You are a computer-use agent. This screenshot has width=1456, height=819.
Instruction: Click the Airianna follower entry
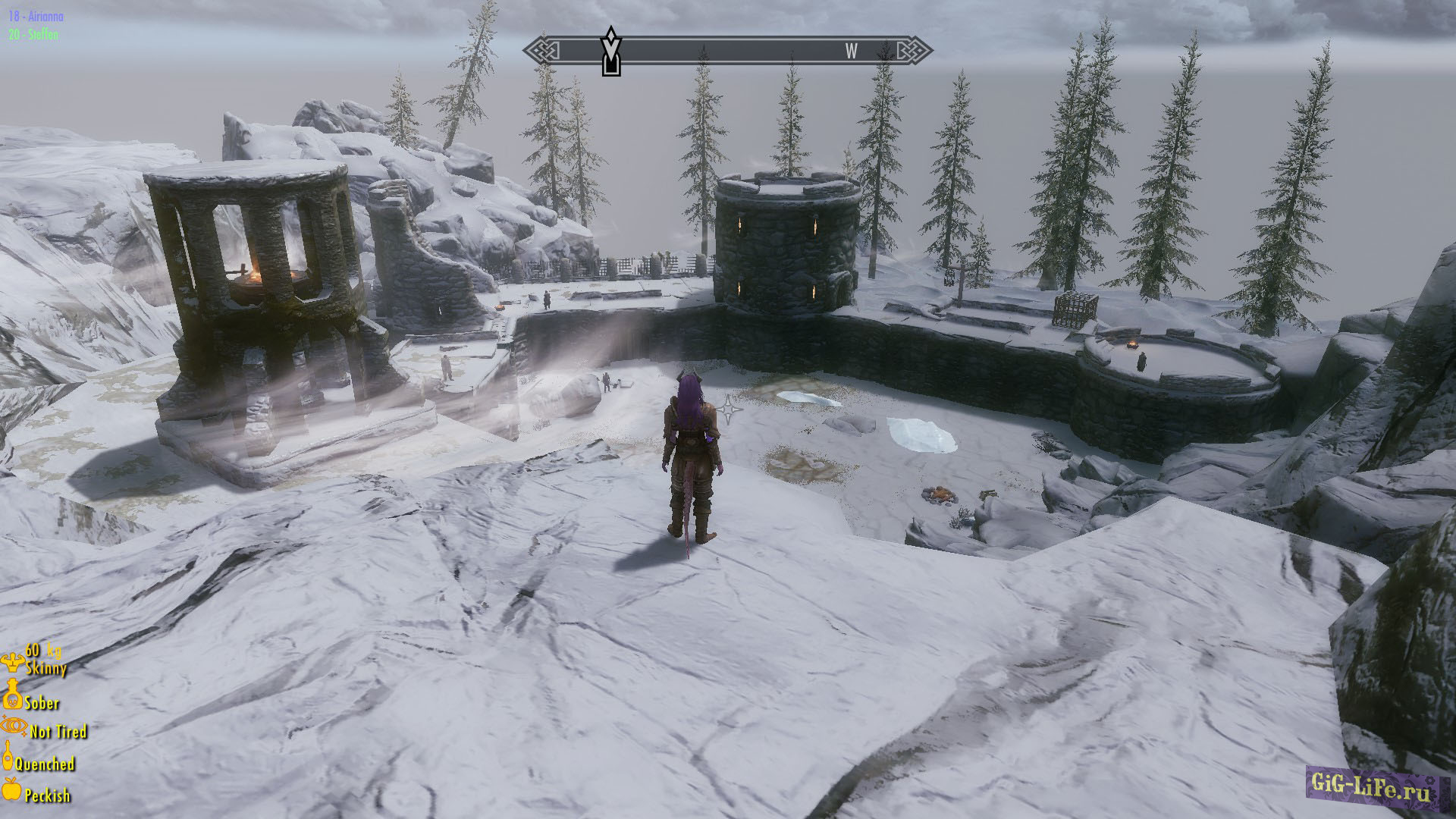coord(36,16)
